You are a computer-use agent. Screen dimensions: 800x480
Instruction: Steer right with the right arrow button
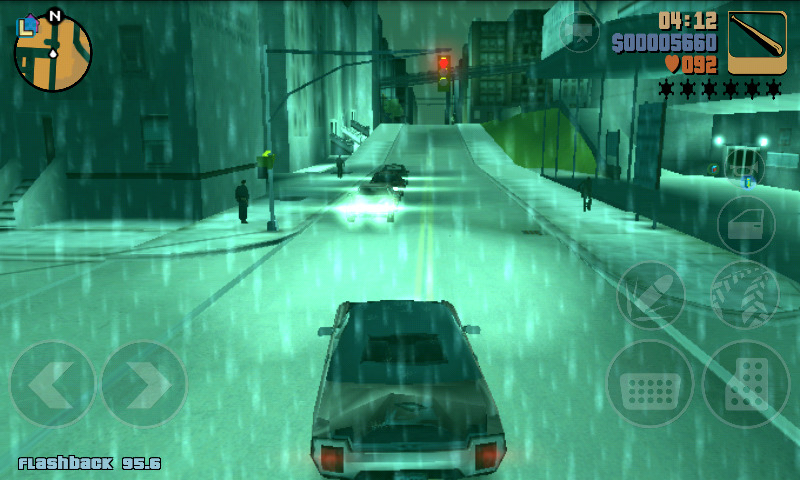coord(144,385)
